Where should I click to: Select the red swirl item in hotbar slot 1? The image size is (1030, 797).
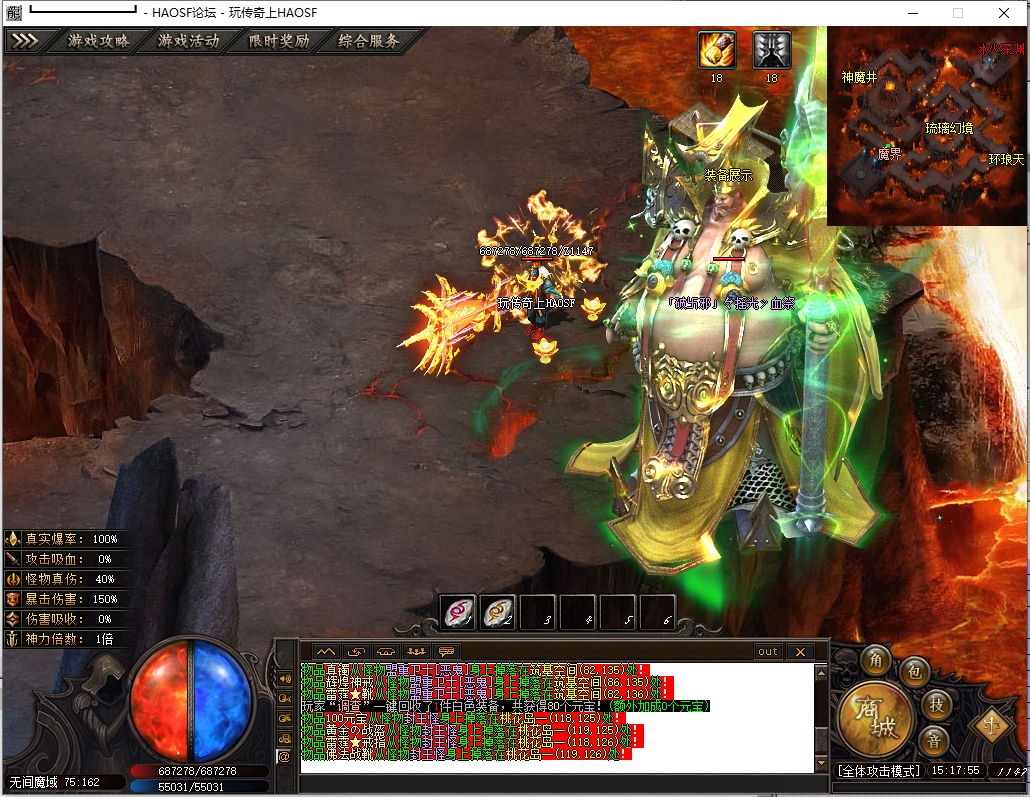459,612
